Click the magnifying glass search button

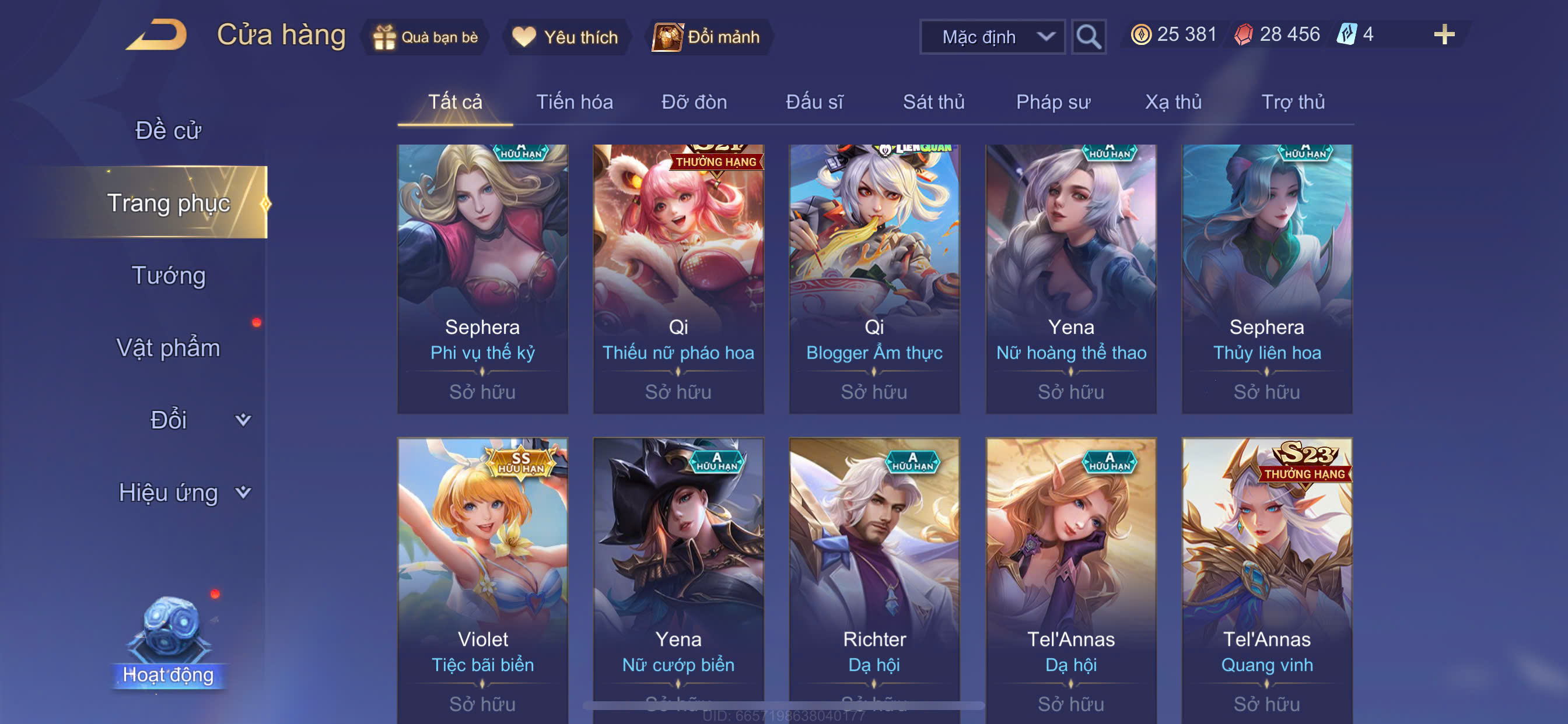[x=1088, y=37]
